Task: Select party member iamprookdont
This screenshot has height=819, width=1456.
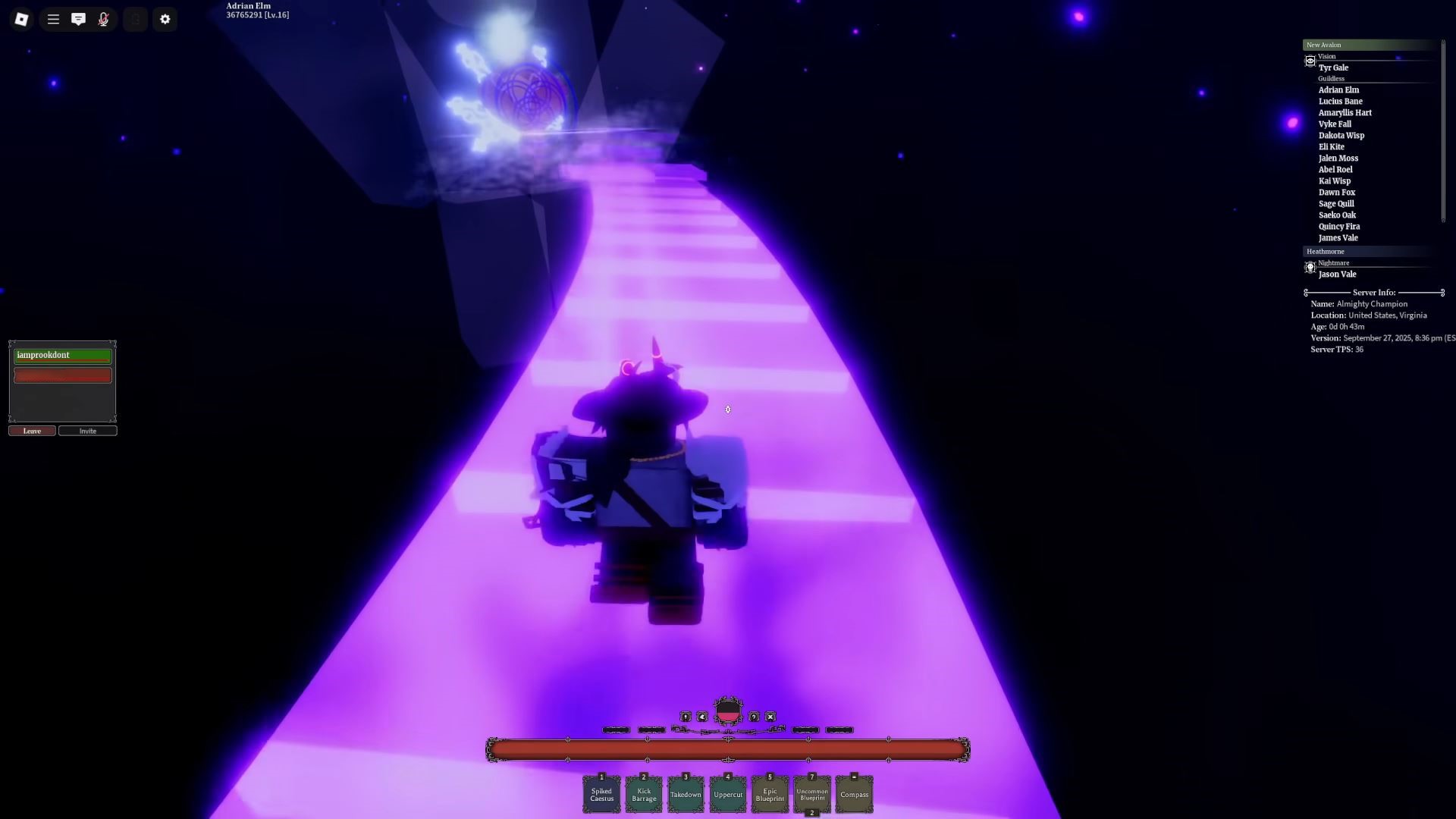Action: [62, 355]
